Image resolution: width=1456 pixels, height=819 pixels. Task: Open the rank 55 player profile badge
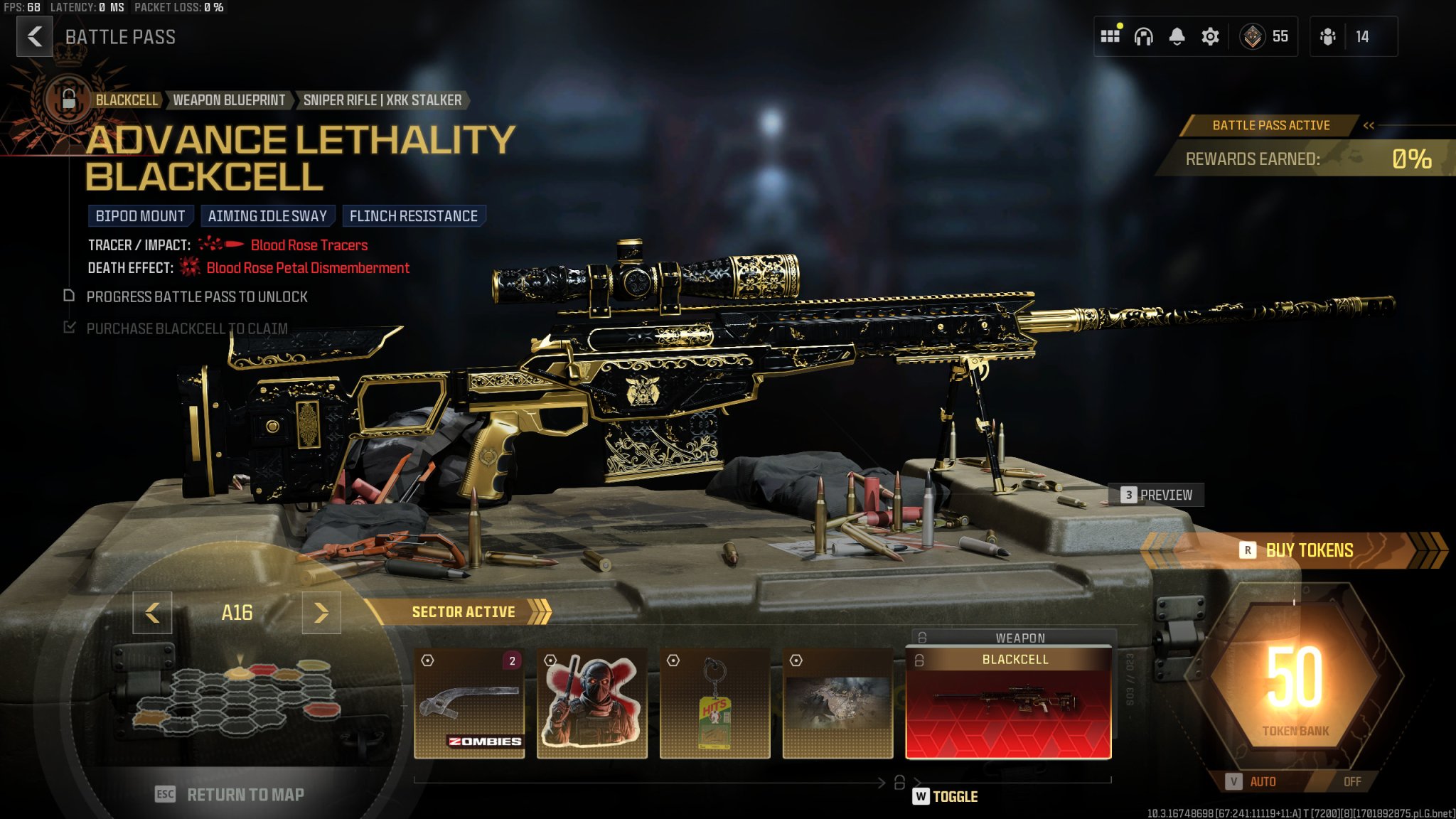click(1265, 36)
